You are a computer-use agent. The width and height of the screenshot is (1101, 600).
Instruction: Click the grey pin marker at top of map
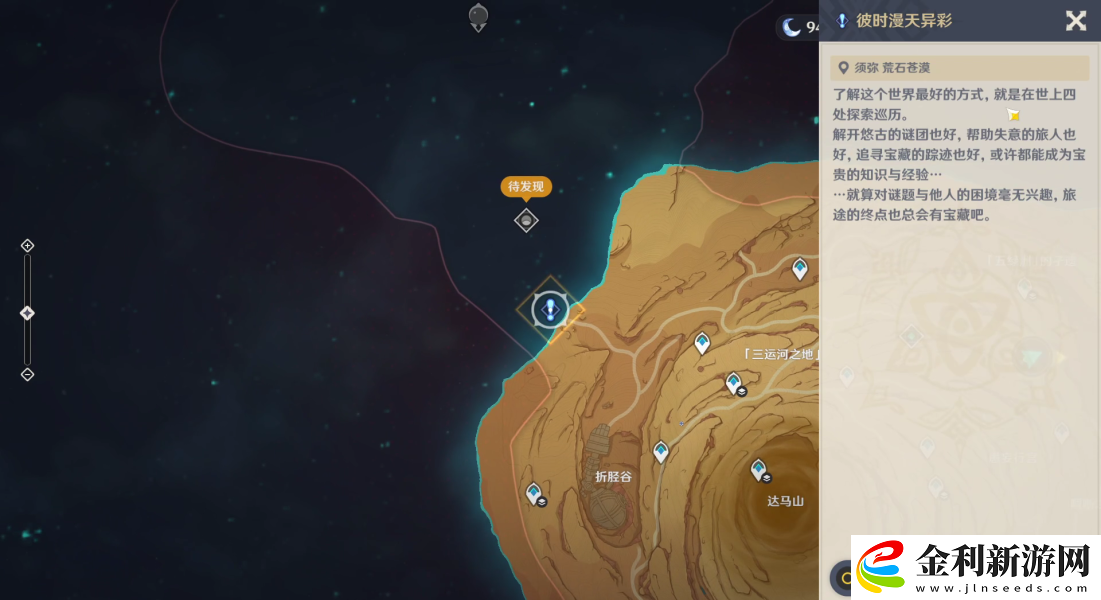[478, 16]
